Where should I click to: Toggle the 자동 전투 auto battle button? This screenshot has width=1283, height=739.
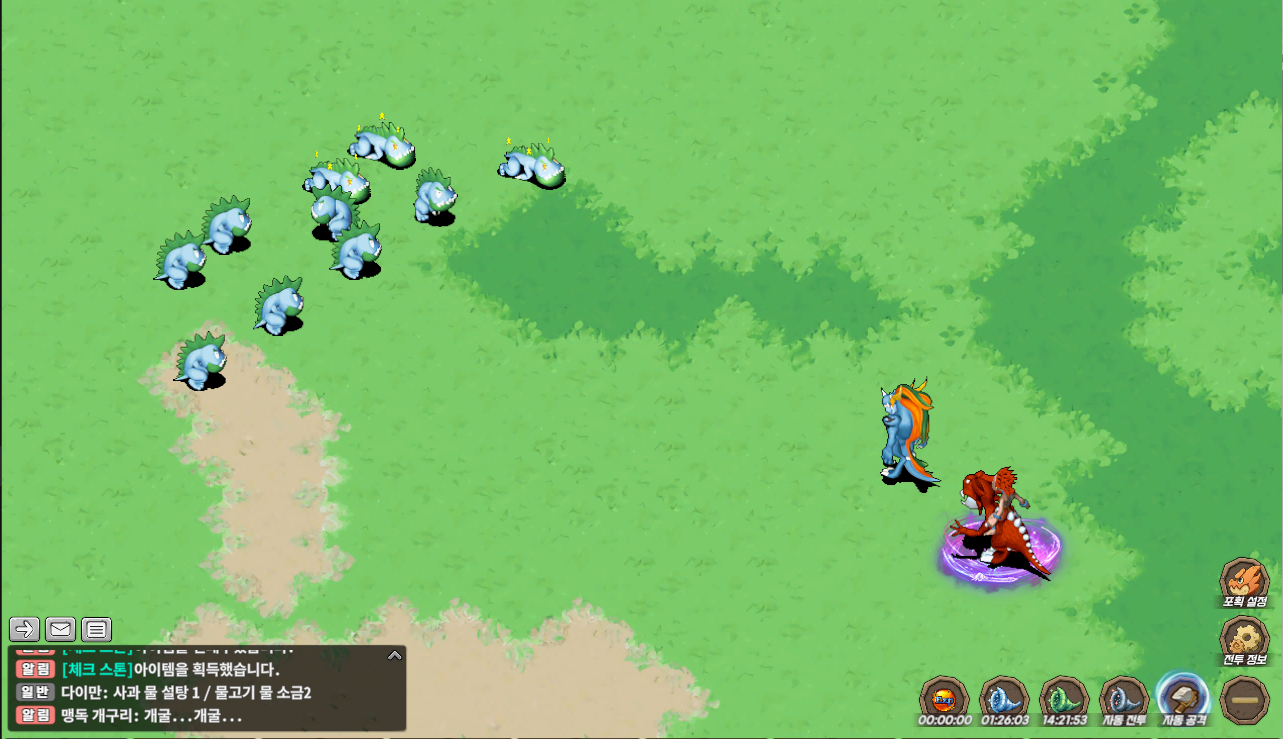(x=1124, y=698)
